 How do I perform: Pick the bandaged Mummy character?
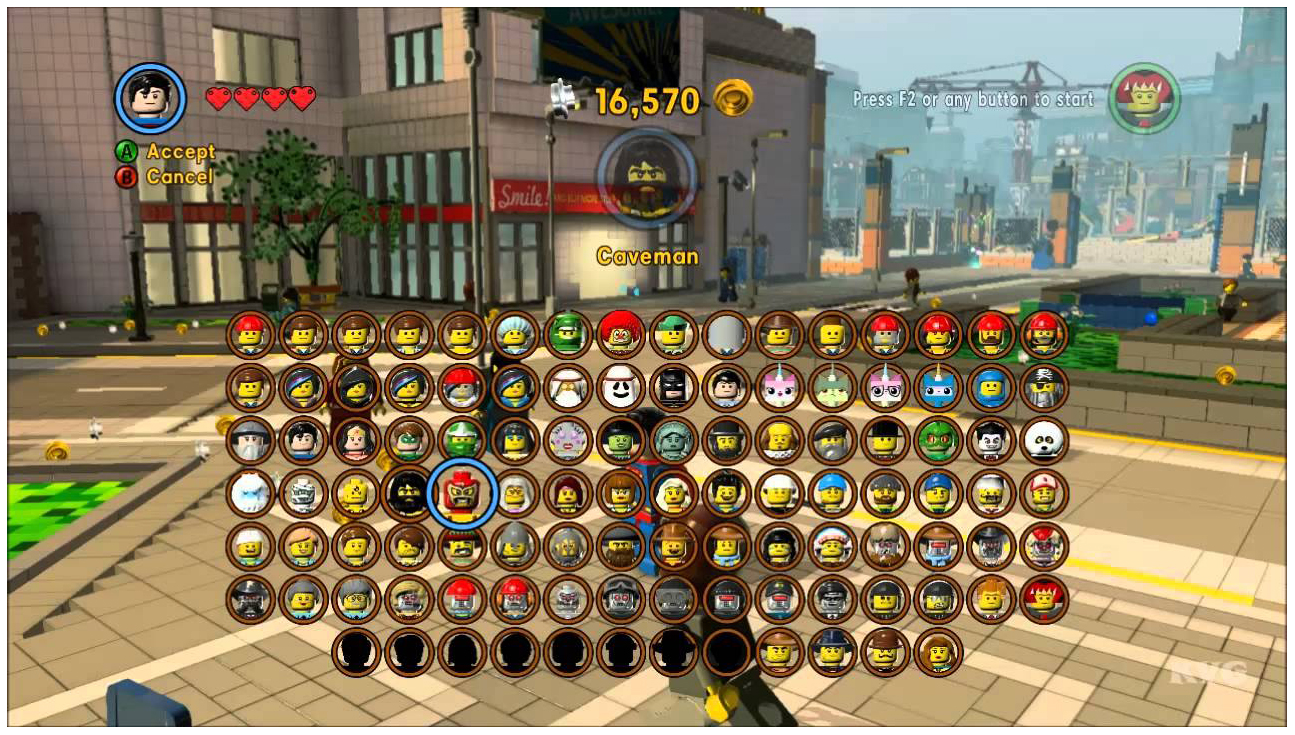[303, 493]
